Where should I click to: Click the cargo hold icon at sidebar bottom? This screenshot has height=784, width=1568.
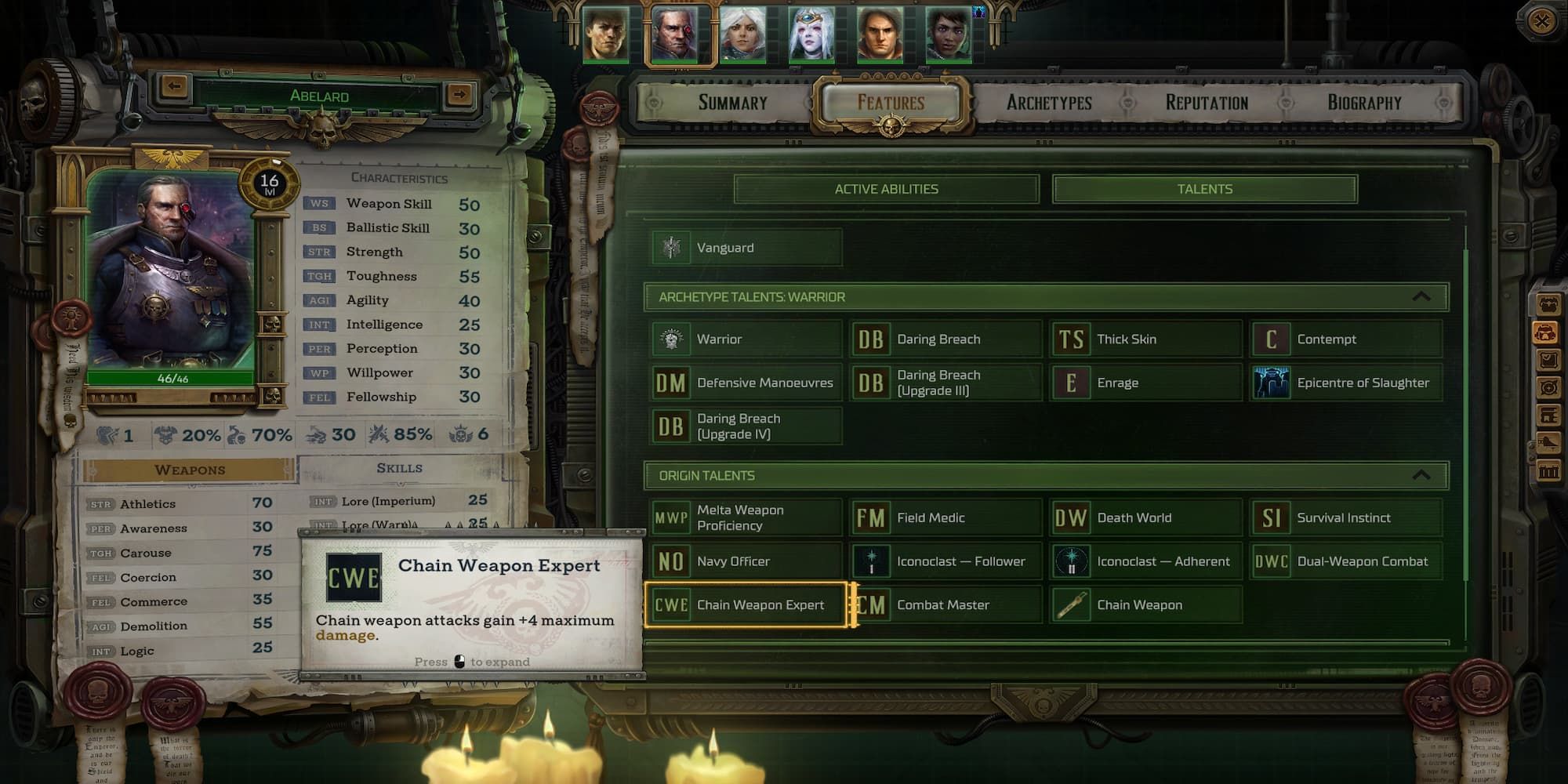(x=1548, y=468)
